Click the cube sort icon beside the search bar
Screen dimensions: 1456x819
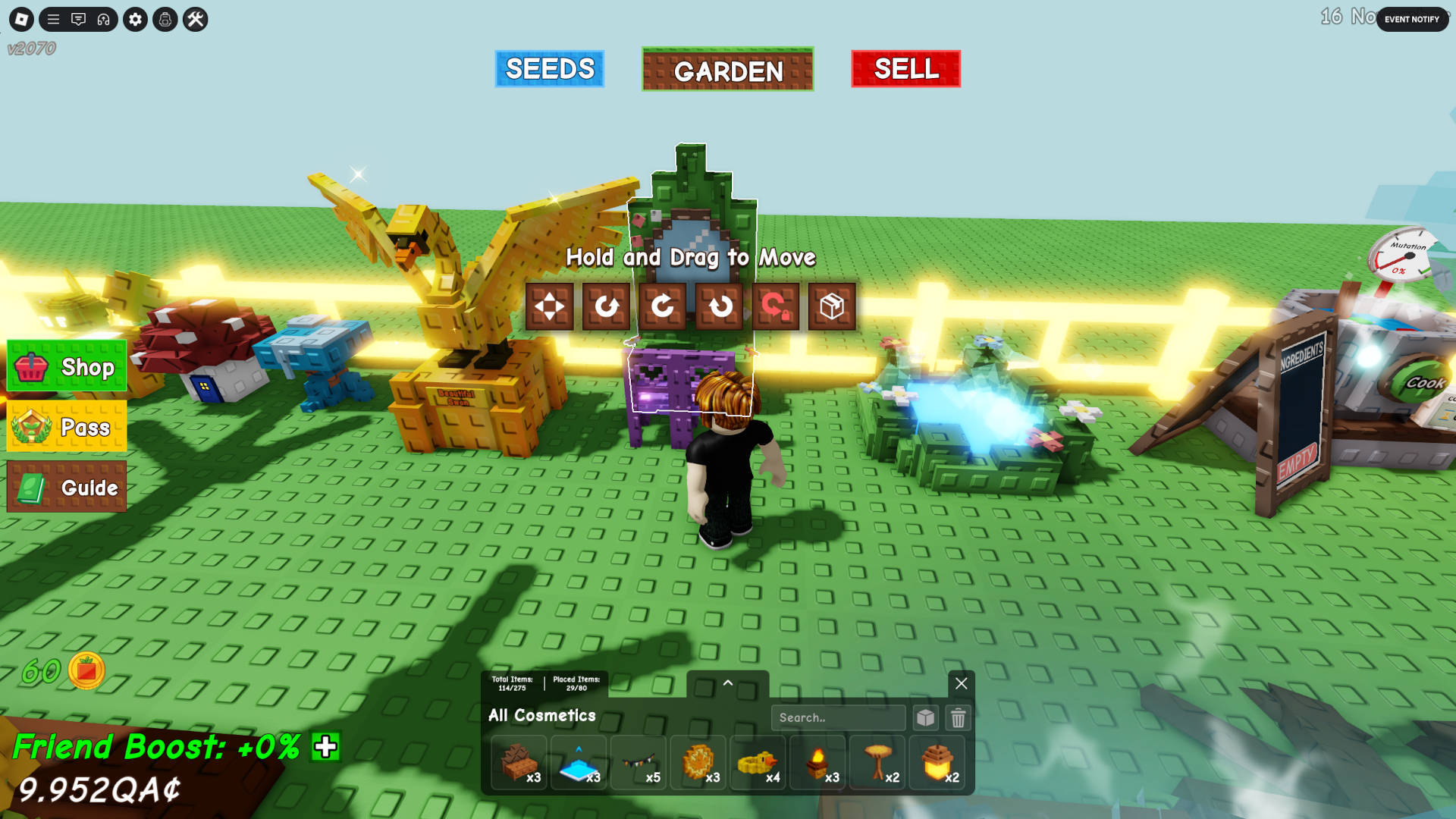(x=926, y=717)
